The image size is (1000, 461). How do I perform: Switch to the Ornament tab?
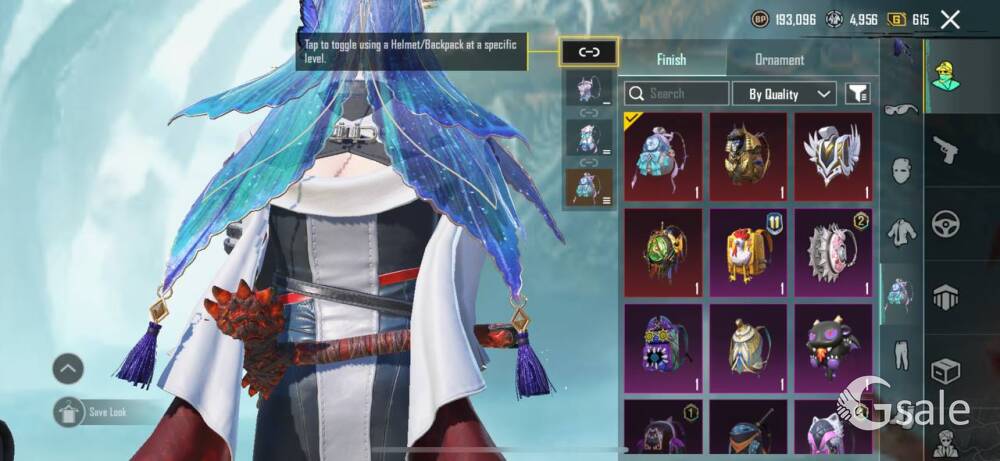pyautogui.click(x=779, y=60)
